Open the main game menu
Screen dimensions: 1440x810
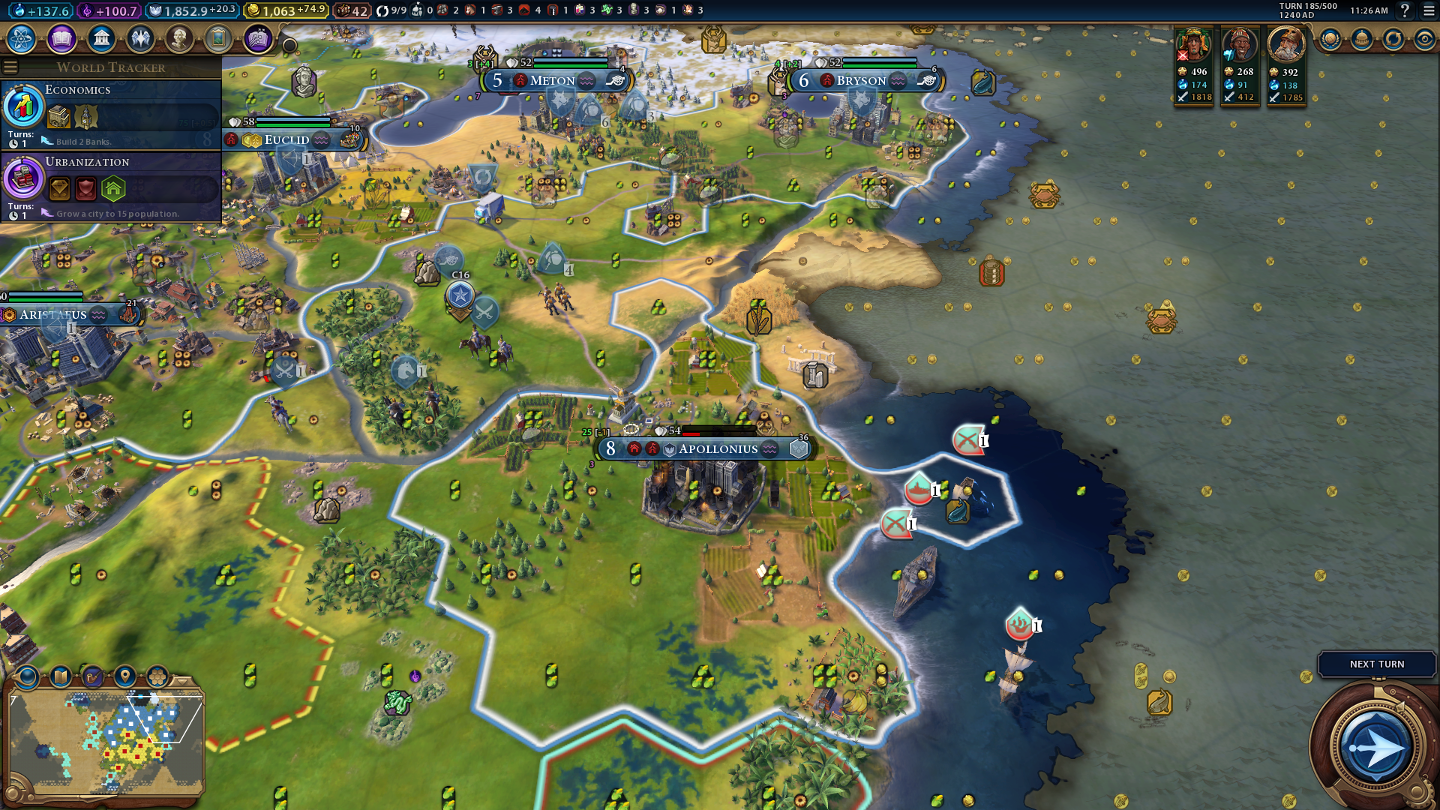tap(1429, 10)
